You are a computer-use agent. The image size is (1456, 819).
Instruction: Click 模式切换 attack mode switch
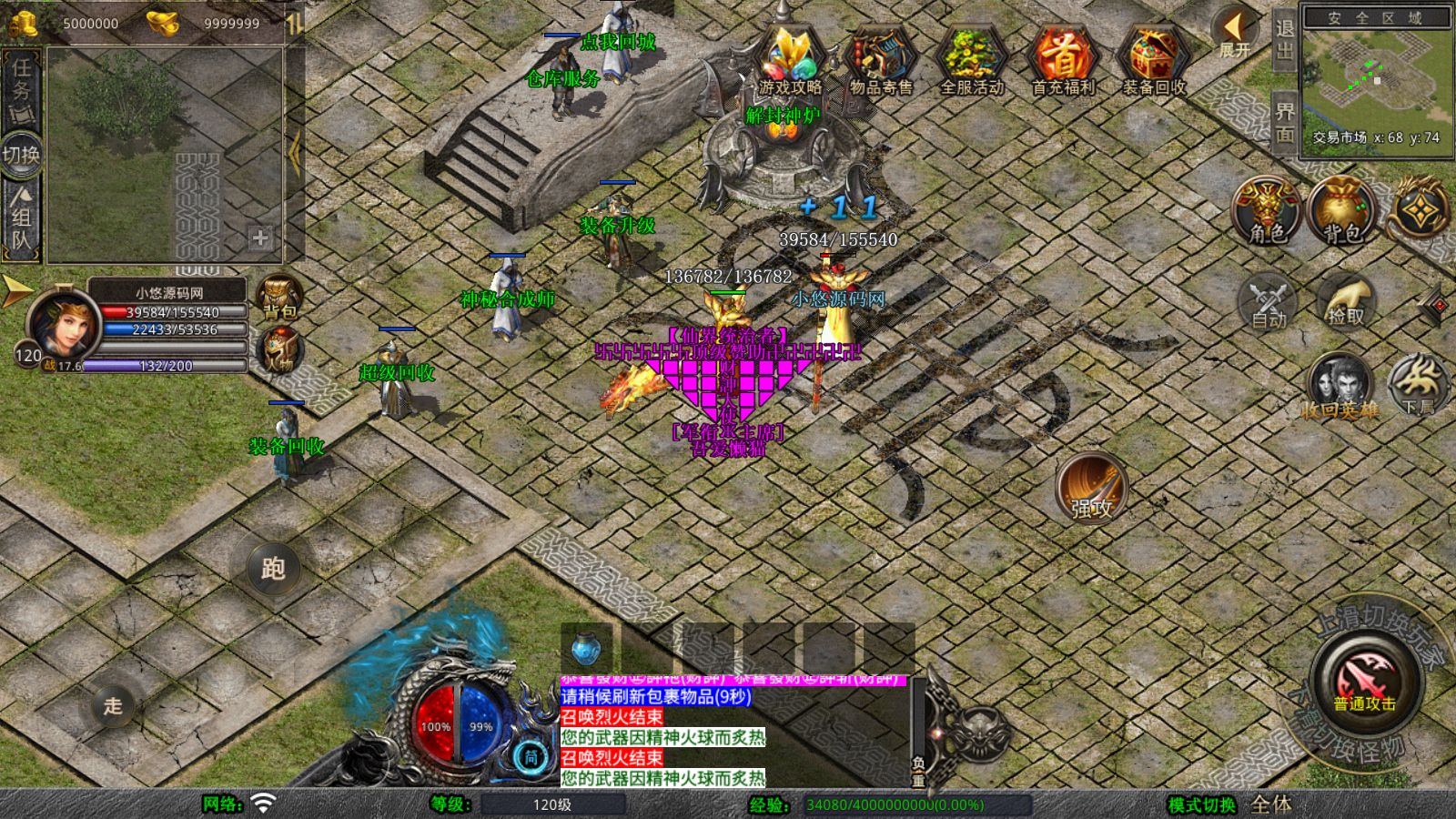coord(1201,804)
